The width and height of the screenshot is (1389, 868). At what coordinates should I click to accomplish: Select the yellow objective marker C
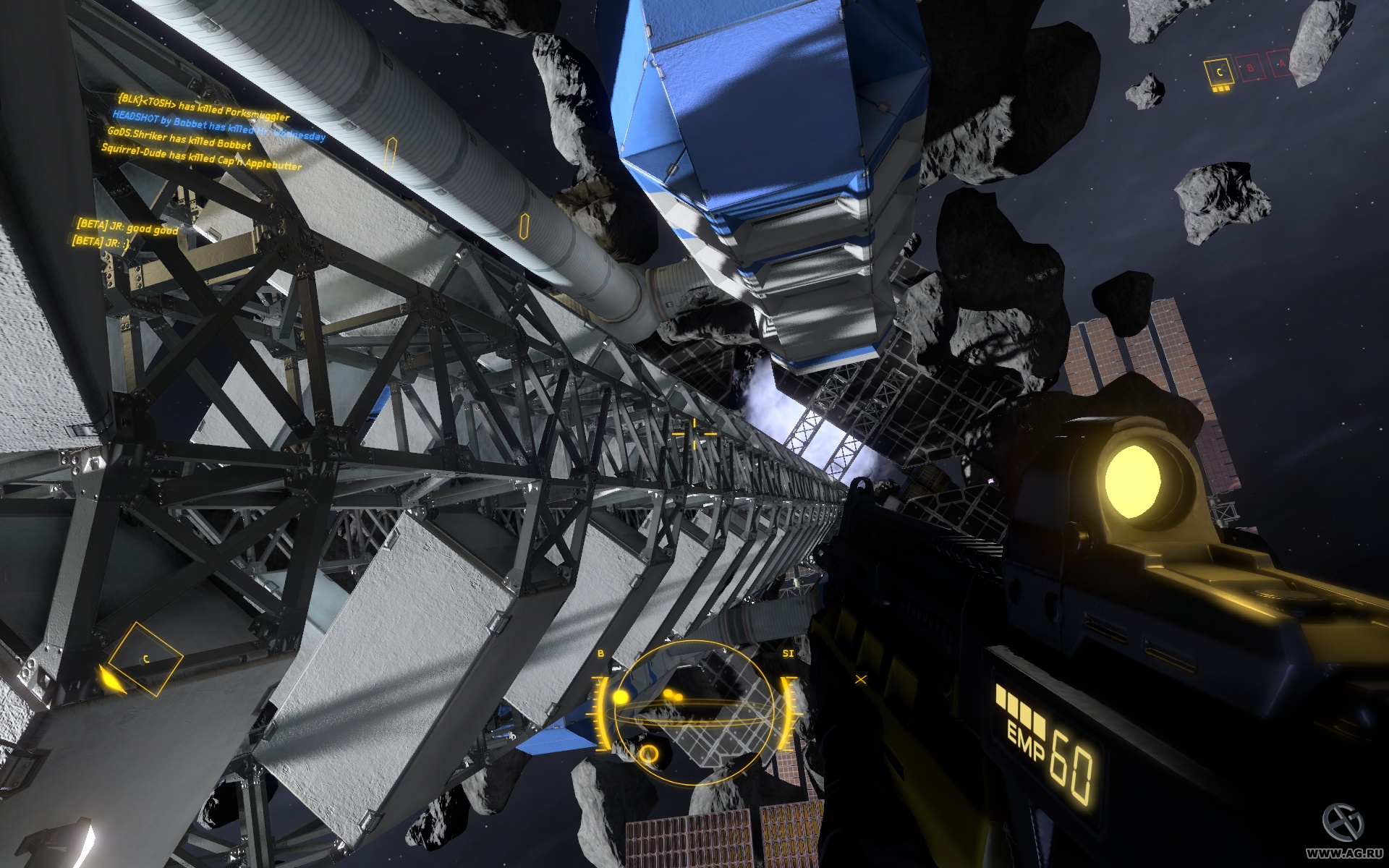pos(1220,70)
